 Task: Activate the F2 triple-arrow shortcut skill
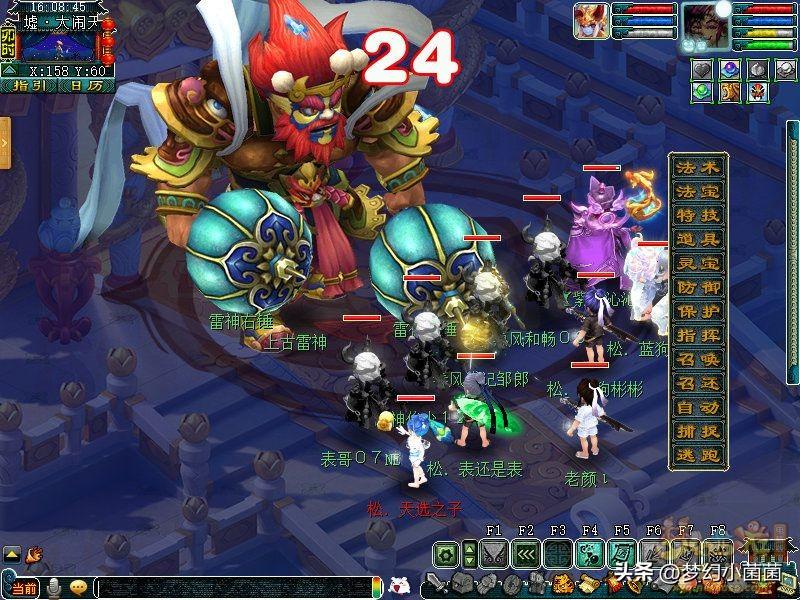525,553
